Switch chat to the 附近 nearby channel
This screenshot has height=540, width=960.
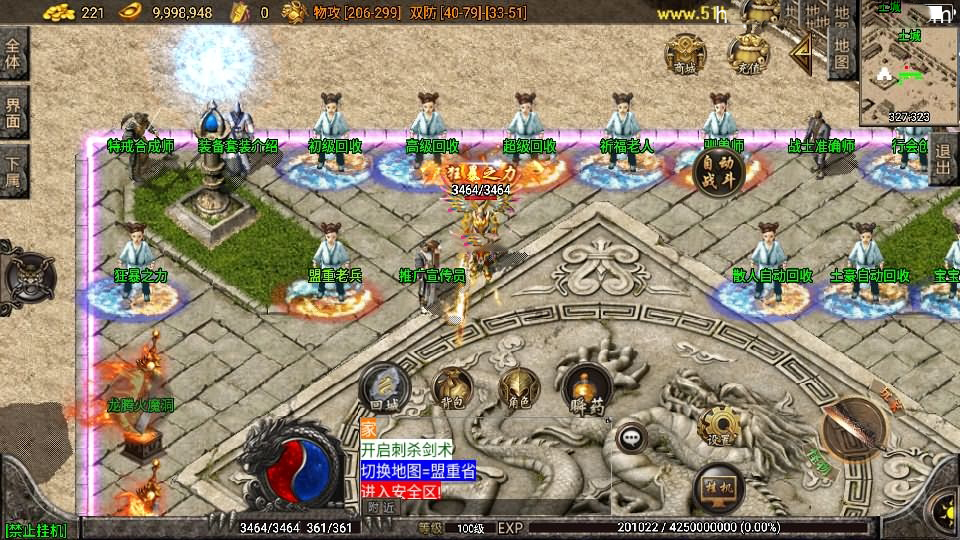tap(380, 507)
